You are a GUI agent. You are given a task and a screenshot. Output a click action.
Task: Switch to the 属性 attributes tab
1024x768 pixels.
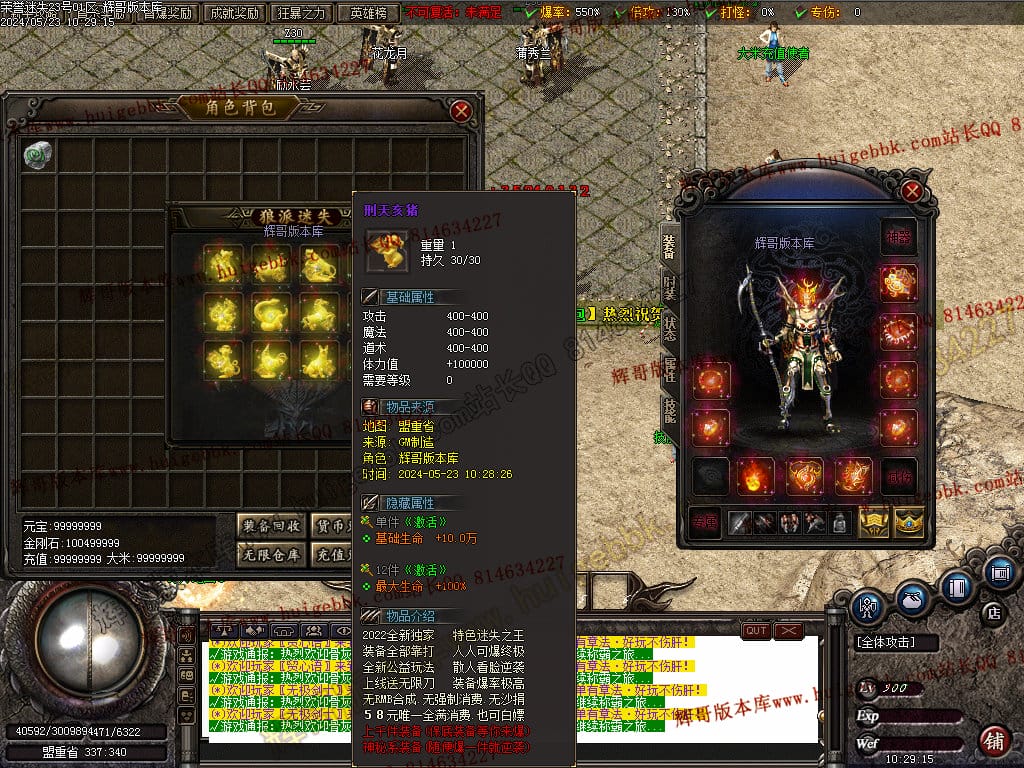coord(668,370)
